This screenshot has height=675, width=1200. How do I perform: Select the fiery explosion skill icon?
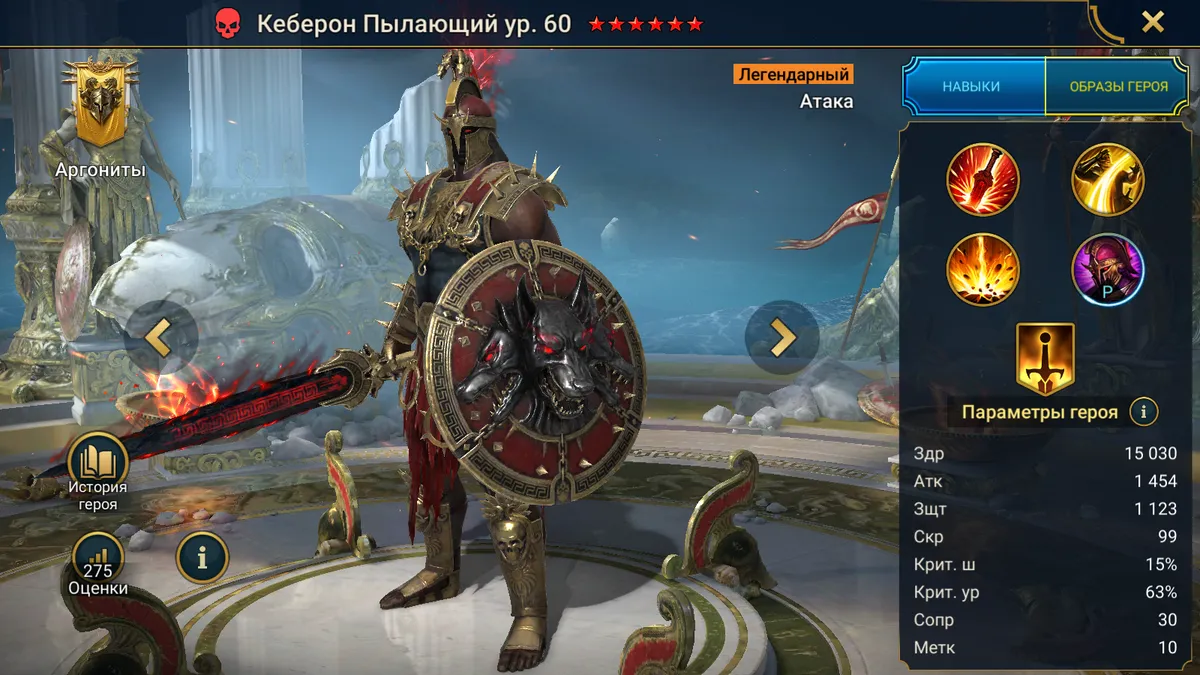tap(982, 269)
